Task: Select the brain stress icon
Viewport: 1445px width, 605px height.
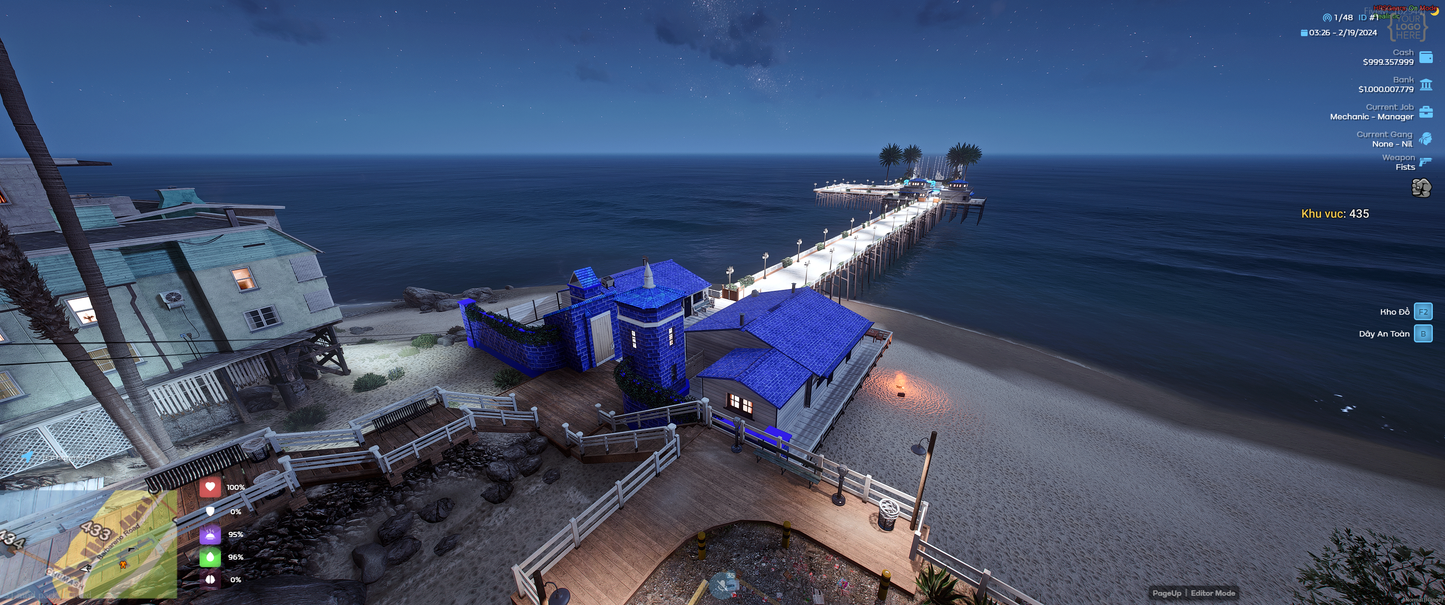Action: (x=210, y=580)
